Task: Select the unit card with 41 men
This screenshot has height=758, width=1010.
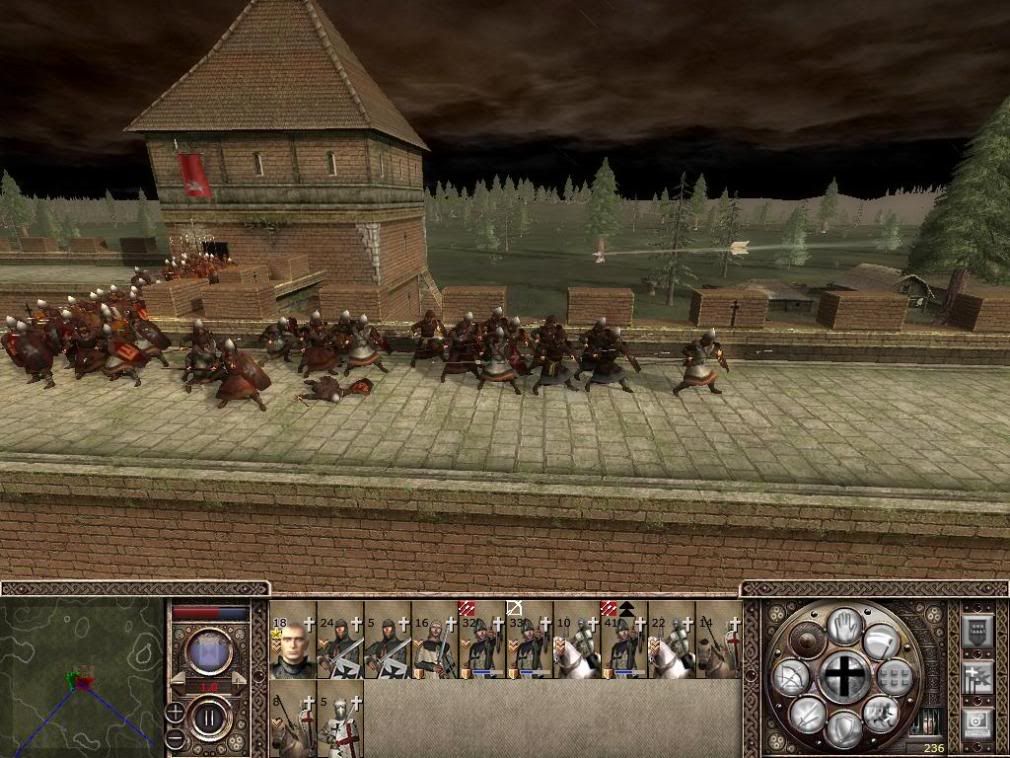Action: tap(624, 640)
